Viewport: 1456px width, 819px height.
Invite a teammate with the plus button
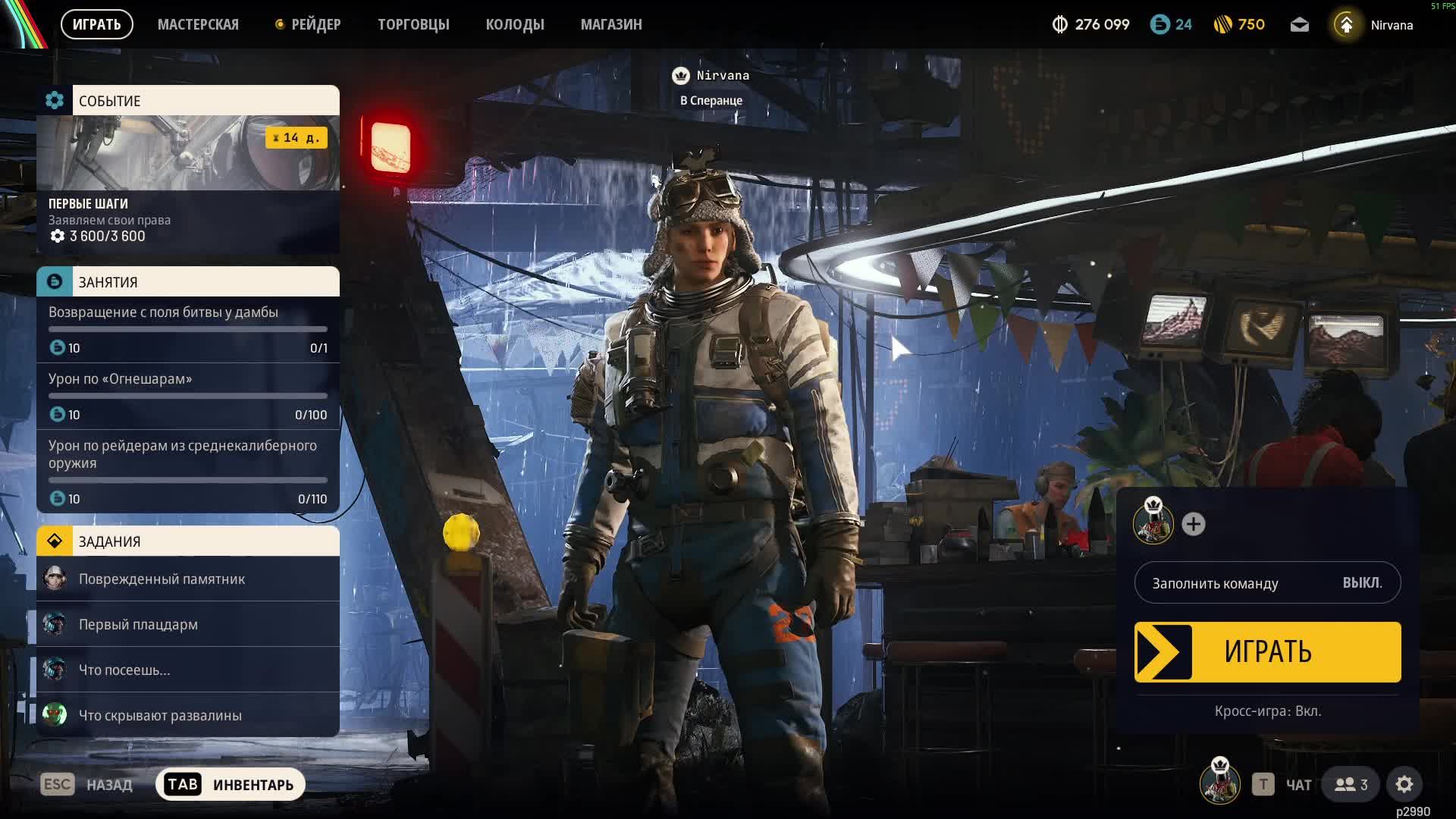click(1193, 524)
